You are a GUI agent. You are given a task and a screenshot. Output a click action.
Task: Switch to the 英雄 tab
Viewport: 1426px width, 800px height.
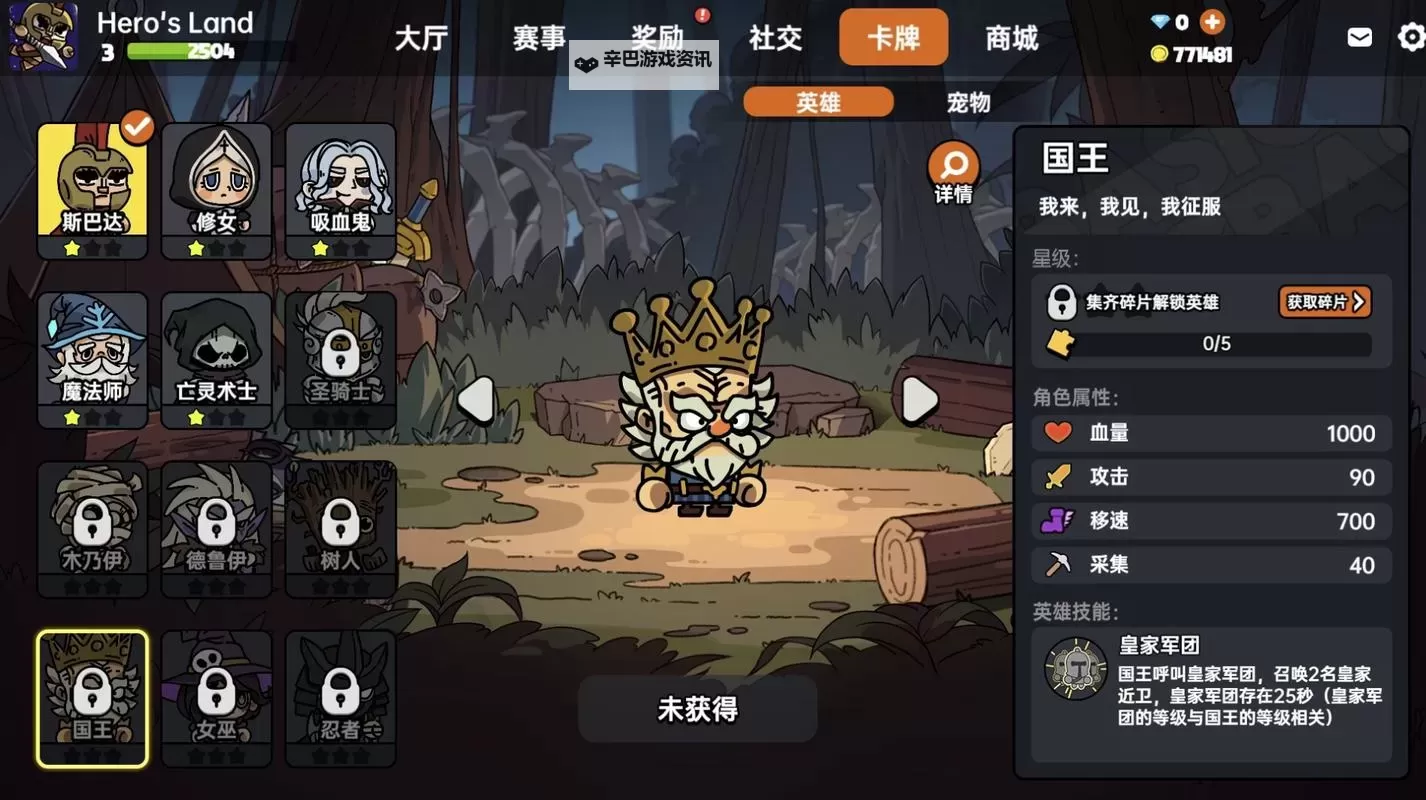click(818, 102)
